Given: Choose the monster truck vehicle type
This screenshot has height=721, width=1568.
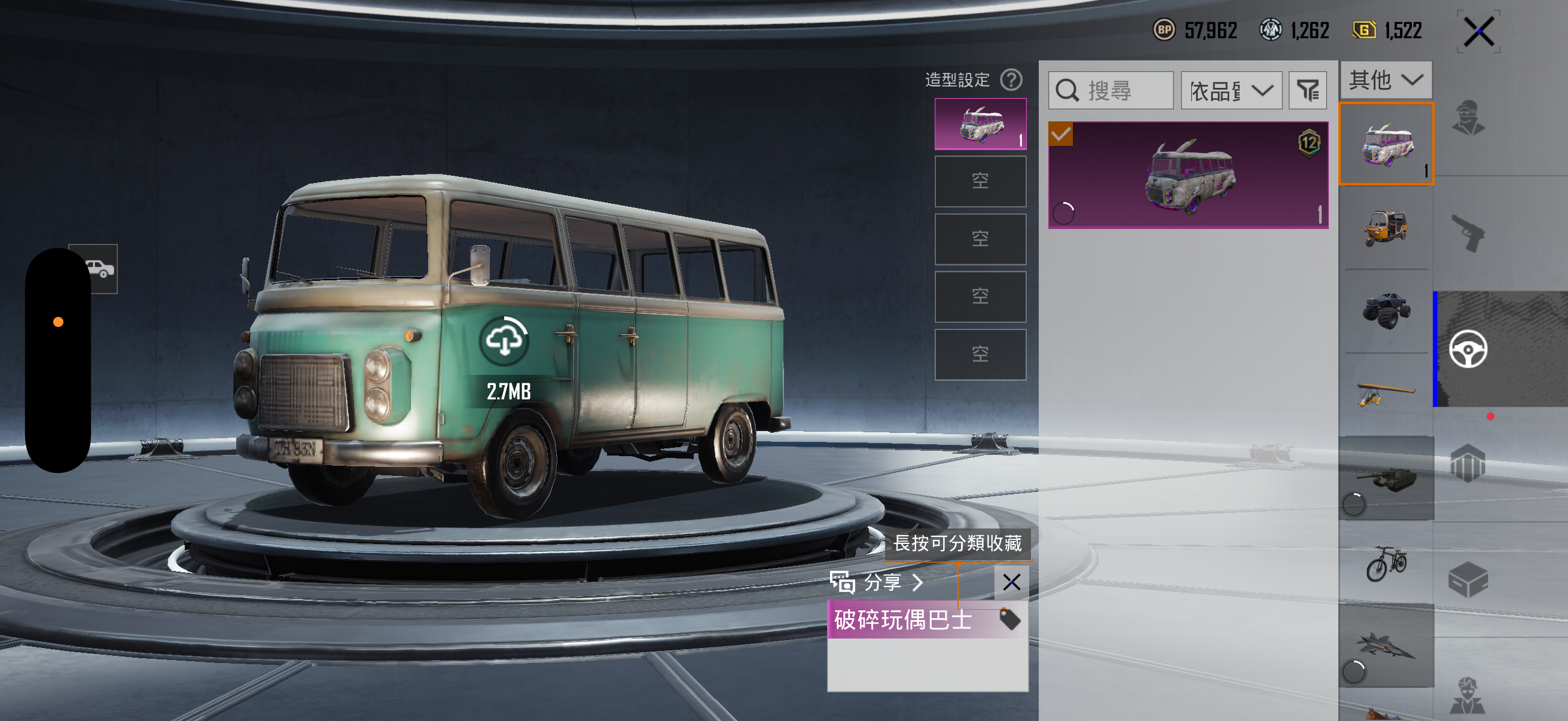Looking at the screenshot, I should pyautogui.click(x=1386, y=311).
